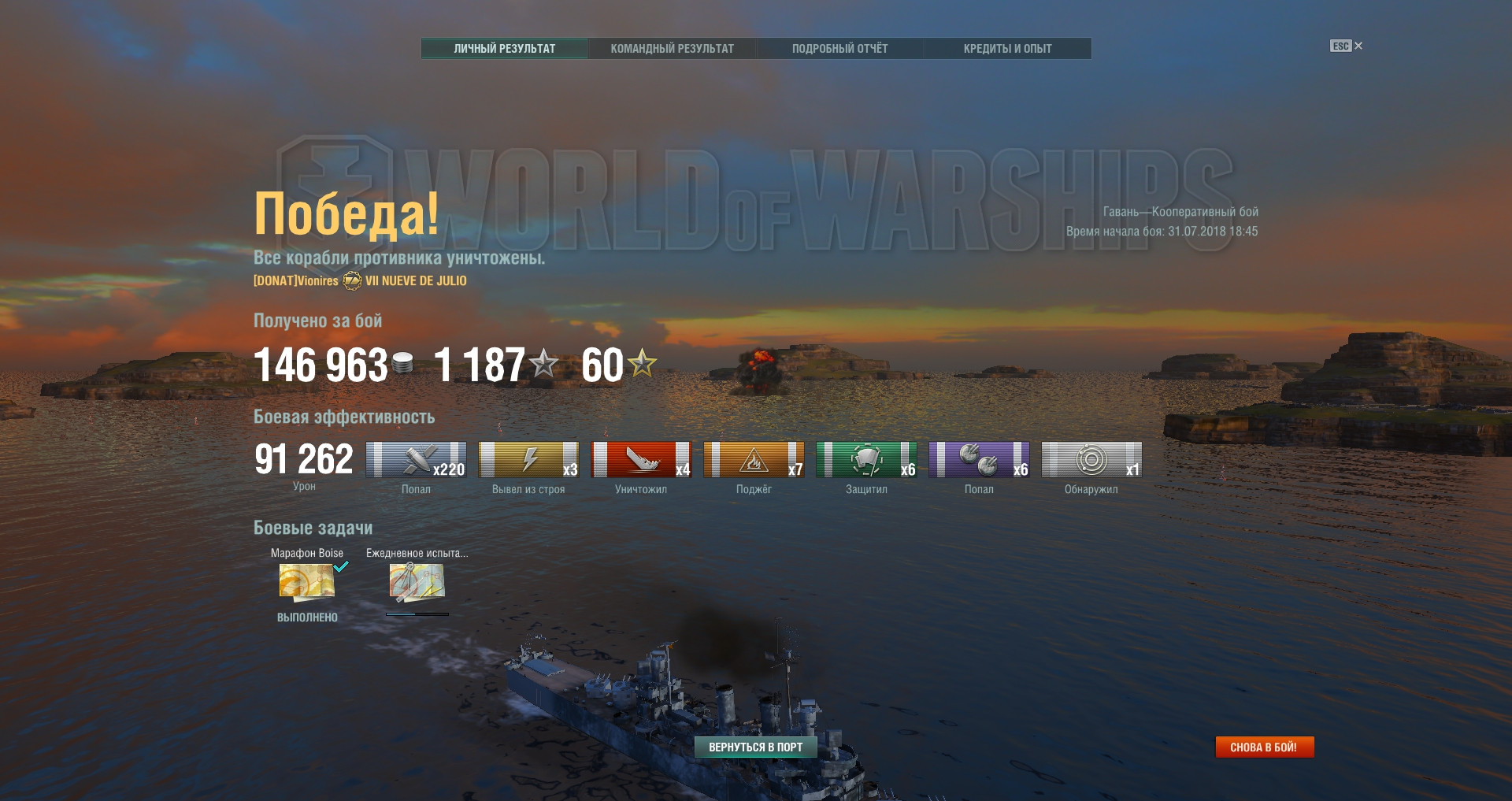Click the purple x6 hits ribbon
The image size is (1512, 801).
tap(979, 460)
